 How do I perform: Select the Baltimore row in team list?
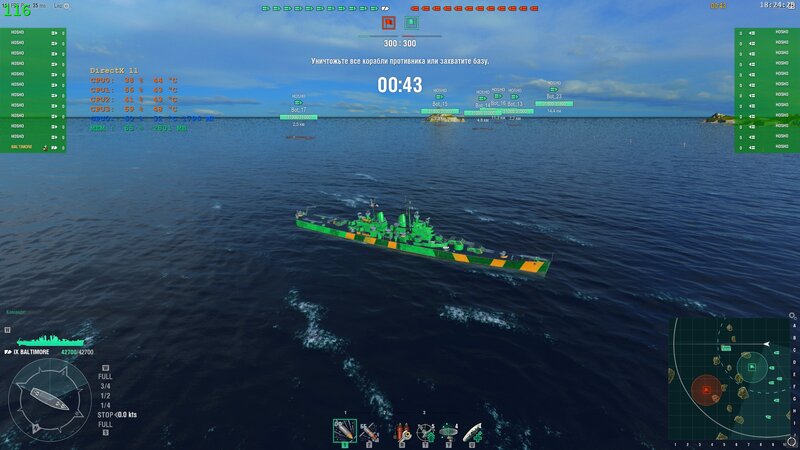pyautogui.click(x=33, y=147)
